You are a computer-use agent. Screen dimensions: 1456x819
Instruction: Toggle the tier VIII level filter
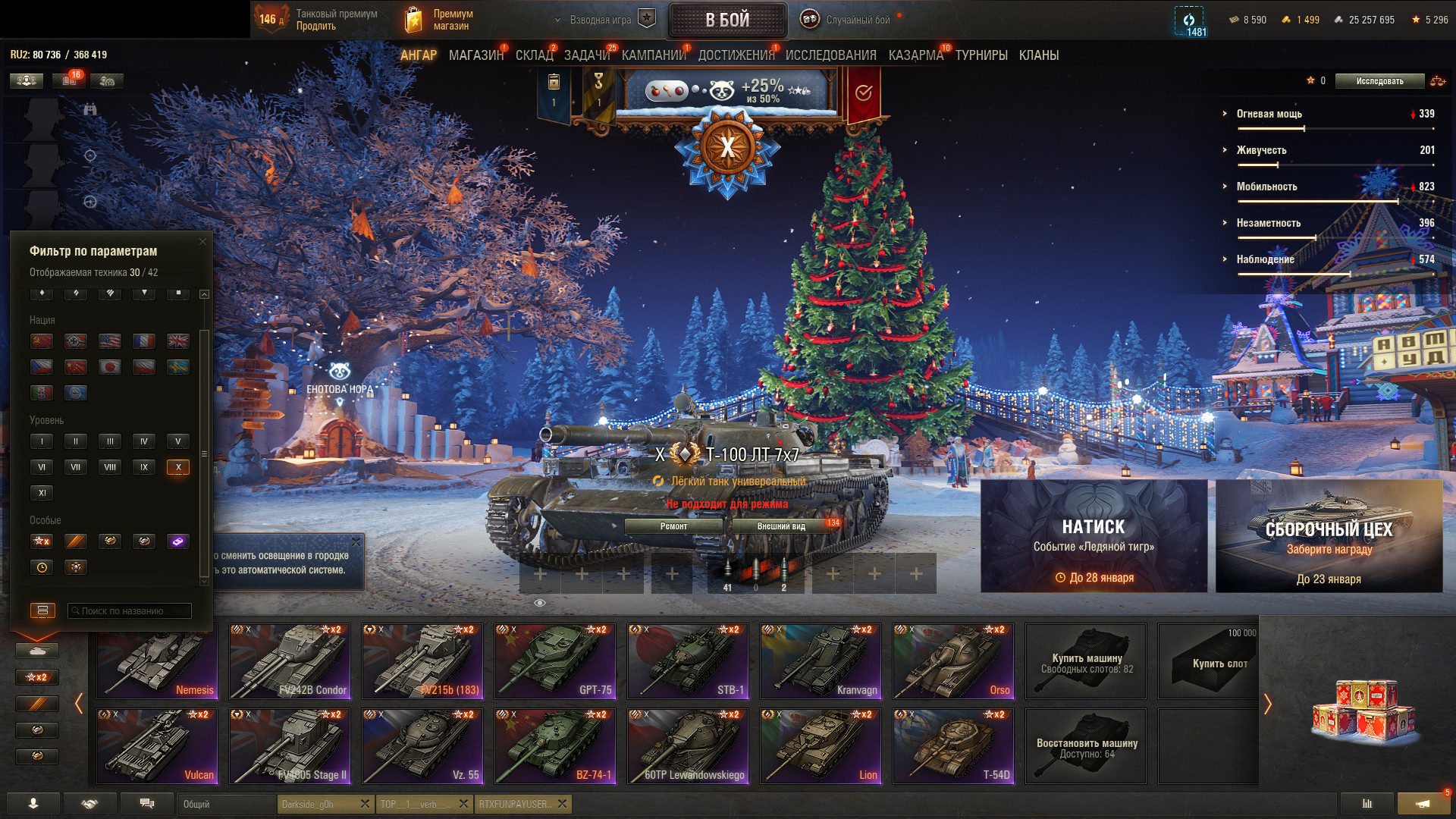110,467
